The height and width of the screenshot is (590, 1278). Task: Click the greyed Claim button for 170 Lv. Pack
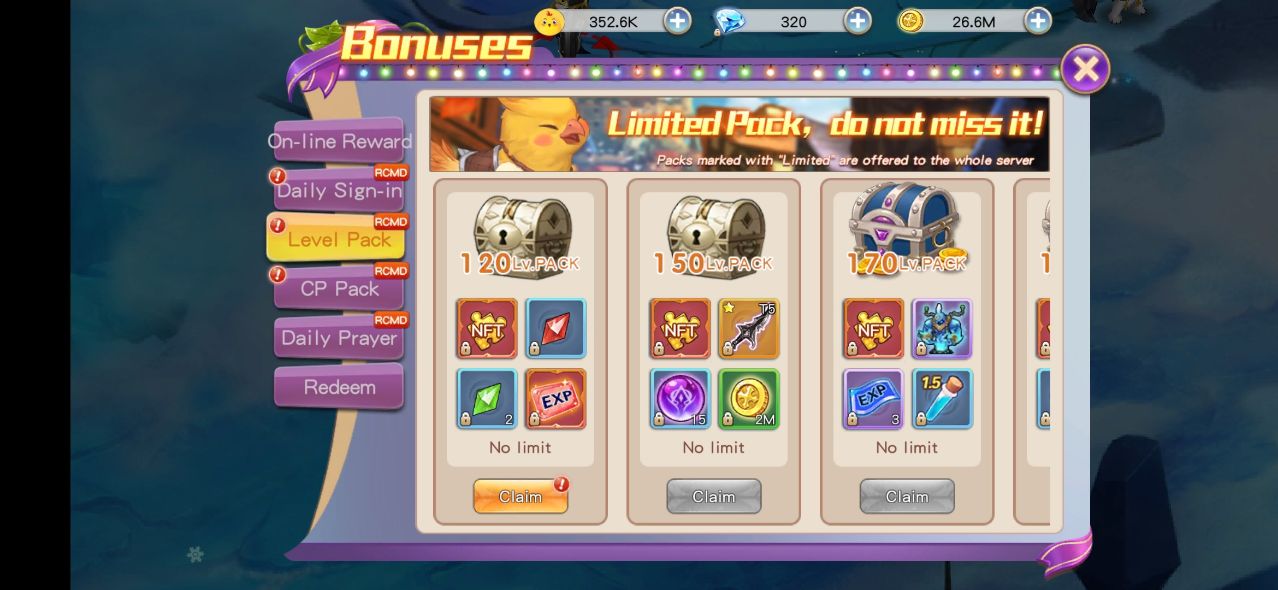(907, 496)
